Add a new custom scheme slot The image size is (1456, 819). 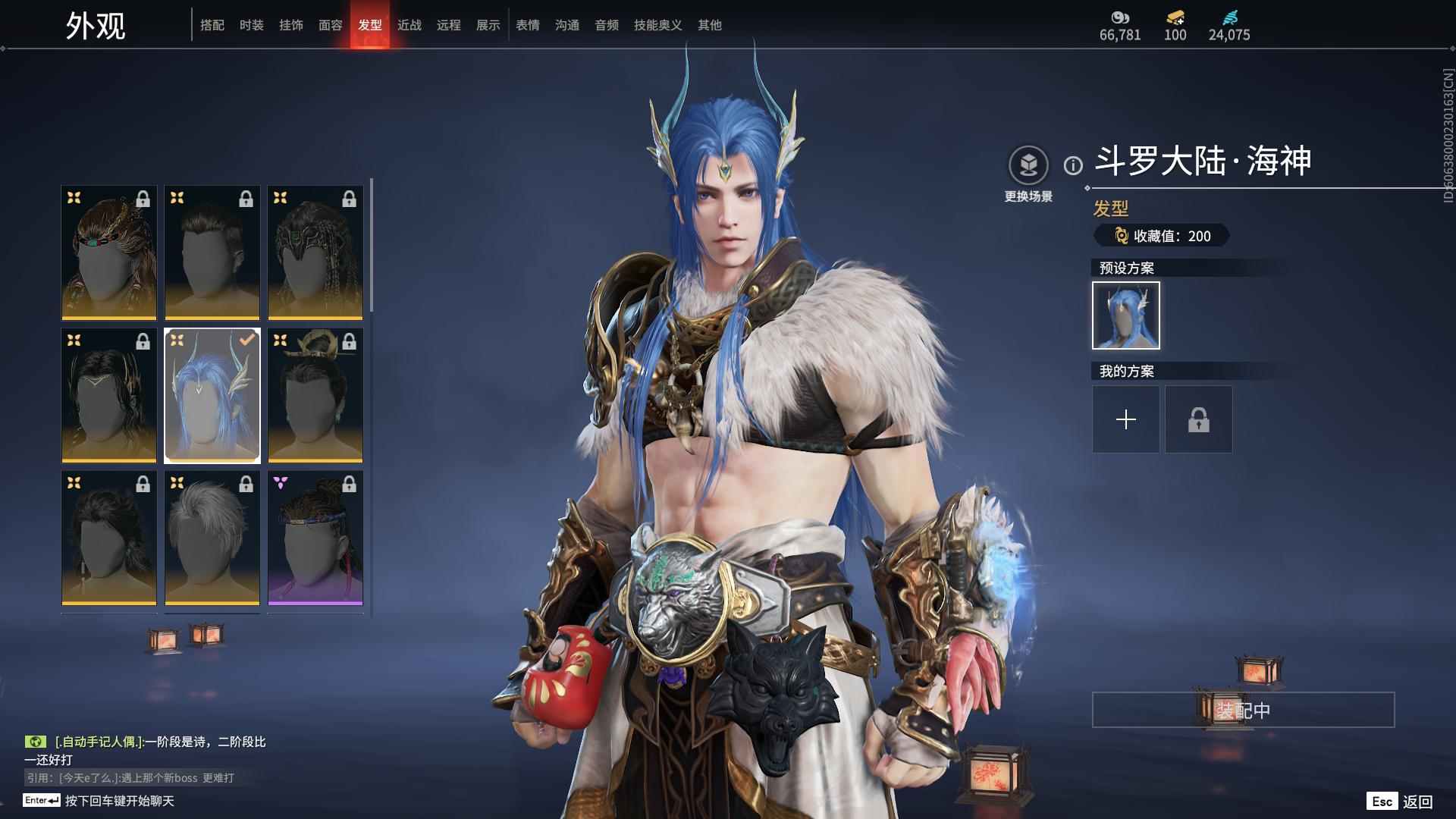tap(1126, 419)
